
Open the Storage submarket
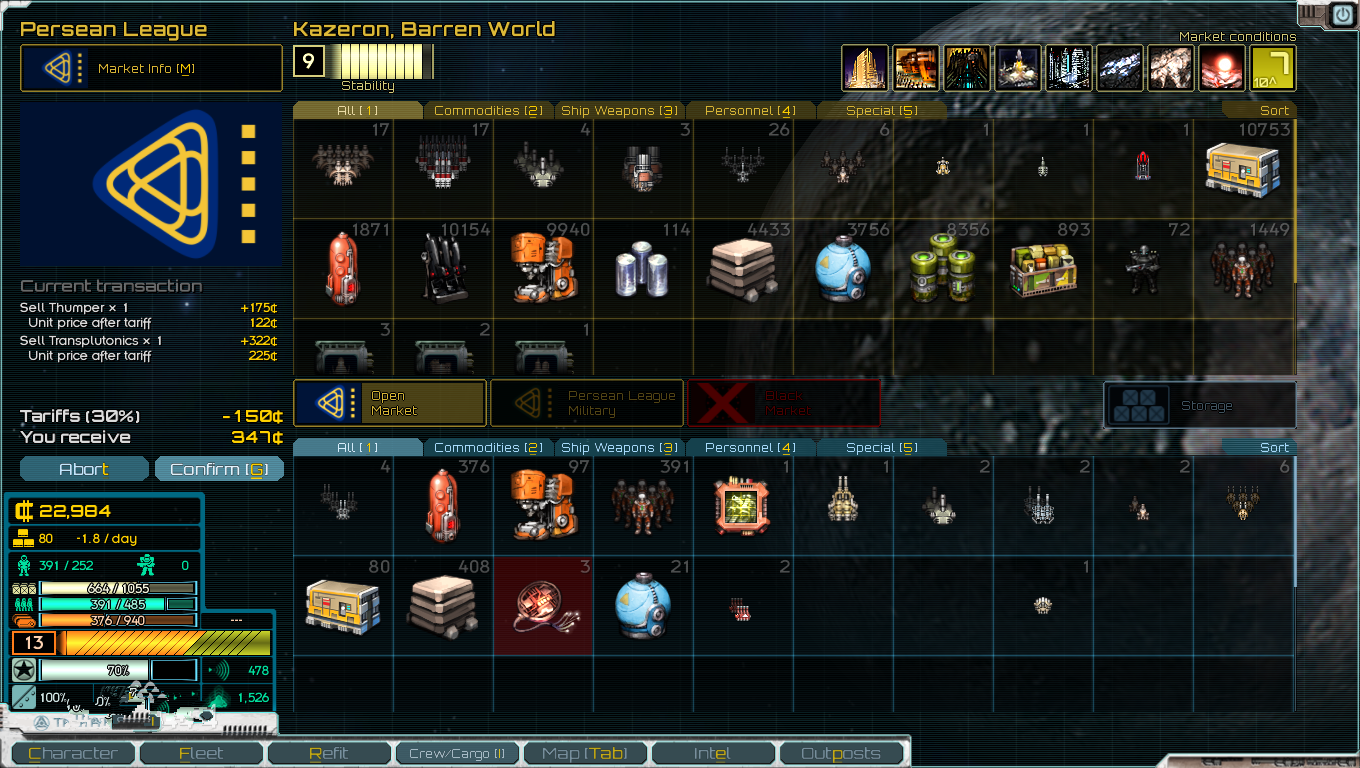point(1199,405)
